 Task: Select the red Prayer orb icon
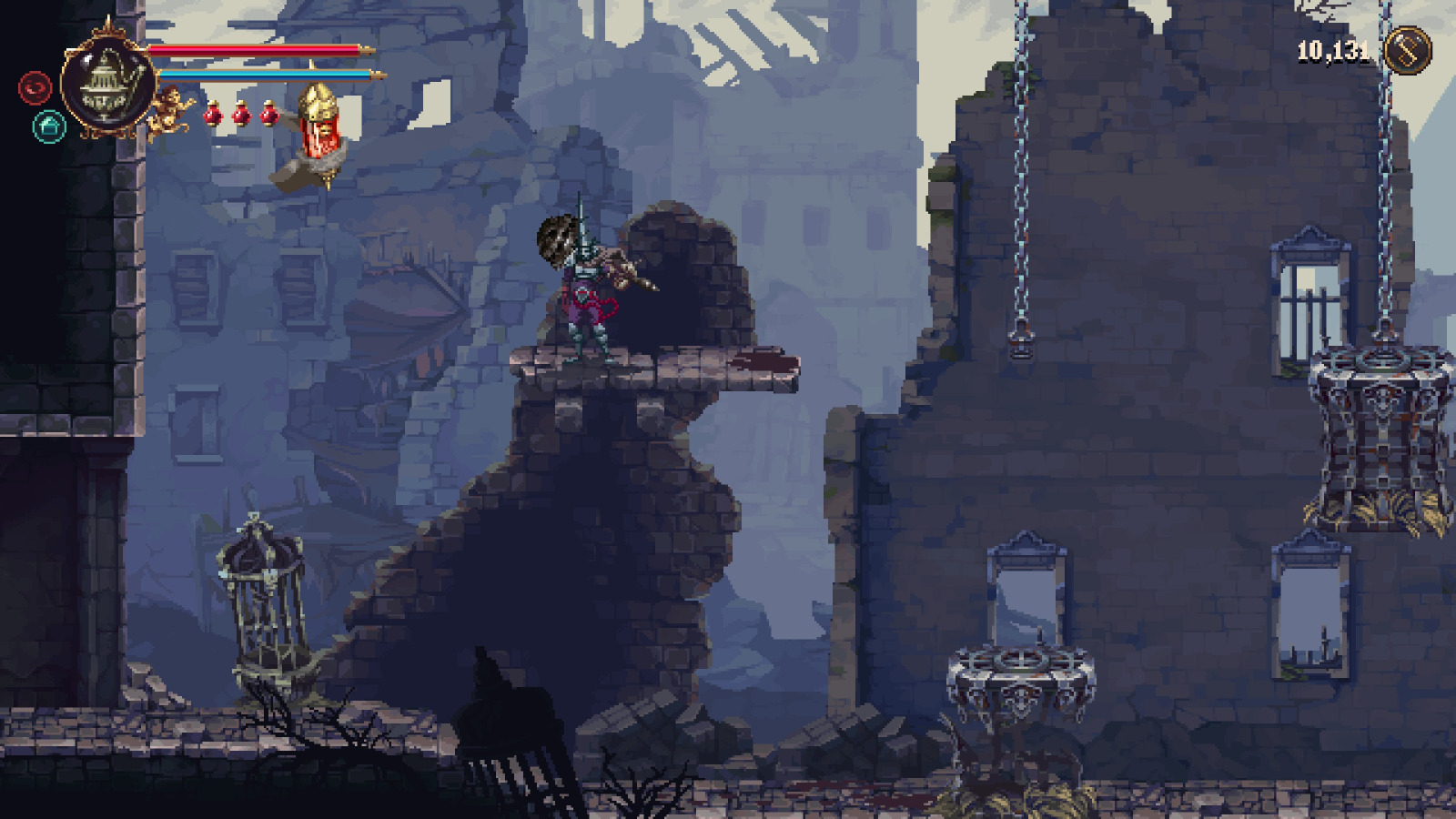tap(34, 88)
